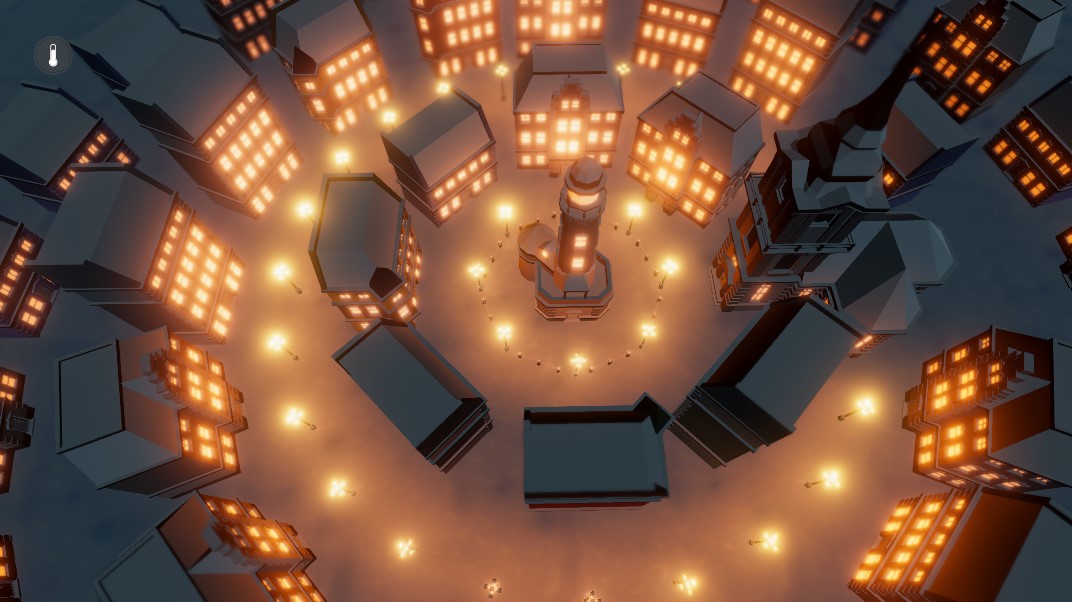This screenshot has height=602, width=1072.
Task: Click the thermometer temperature icon
Action: coord(53,55)
